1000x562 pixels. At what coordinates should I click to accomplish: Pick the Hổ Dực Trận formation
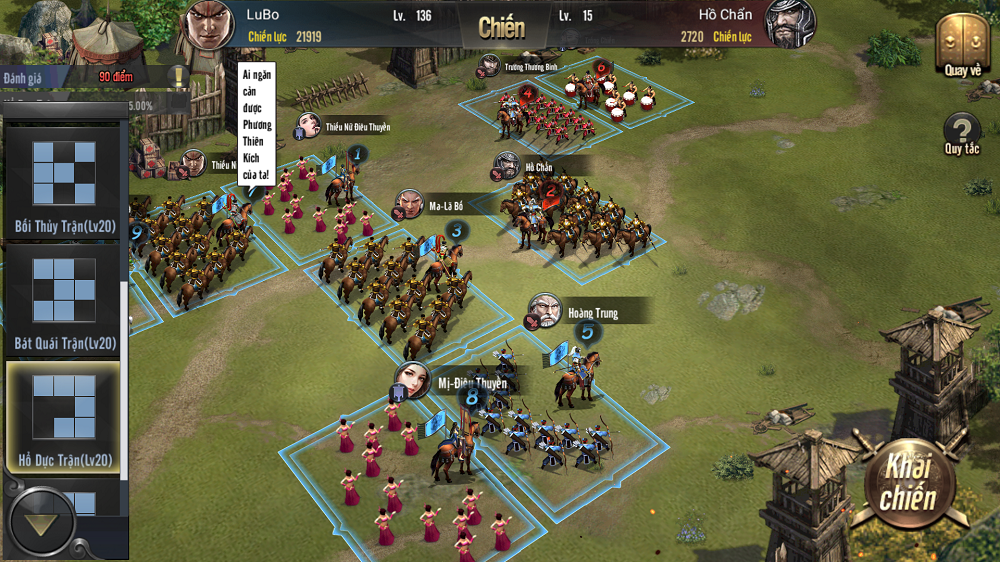tap(64, 416)
